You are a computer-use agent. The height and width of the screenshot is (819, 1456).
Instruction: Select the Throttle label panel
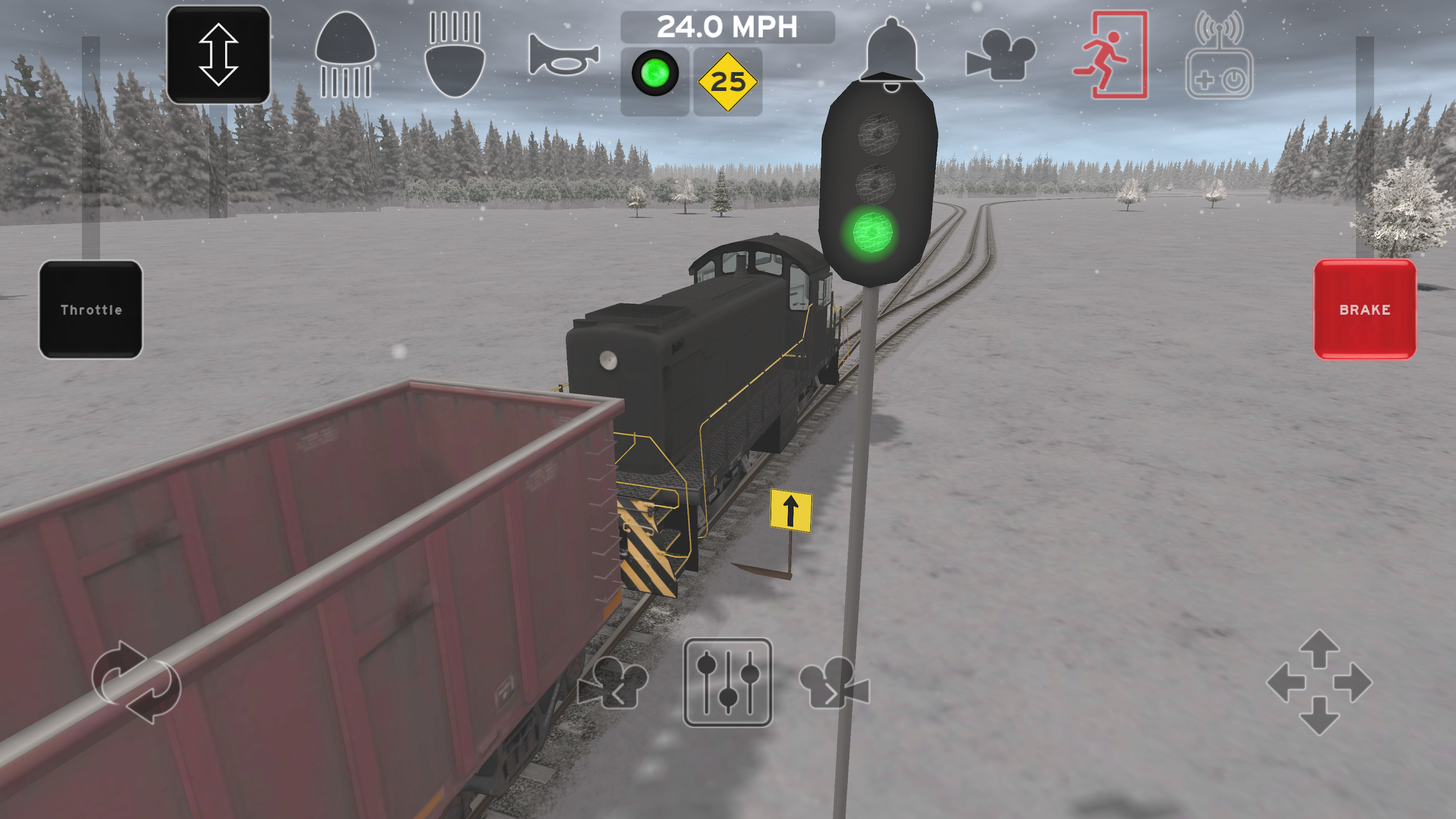(x=90, y=309)
